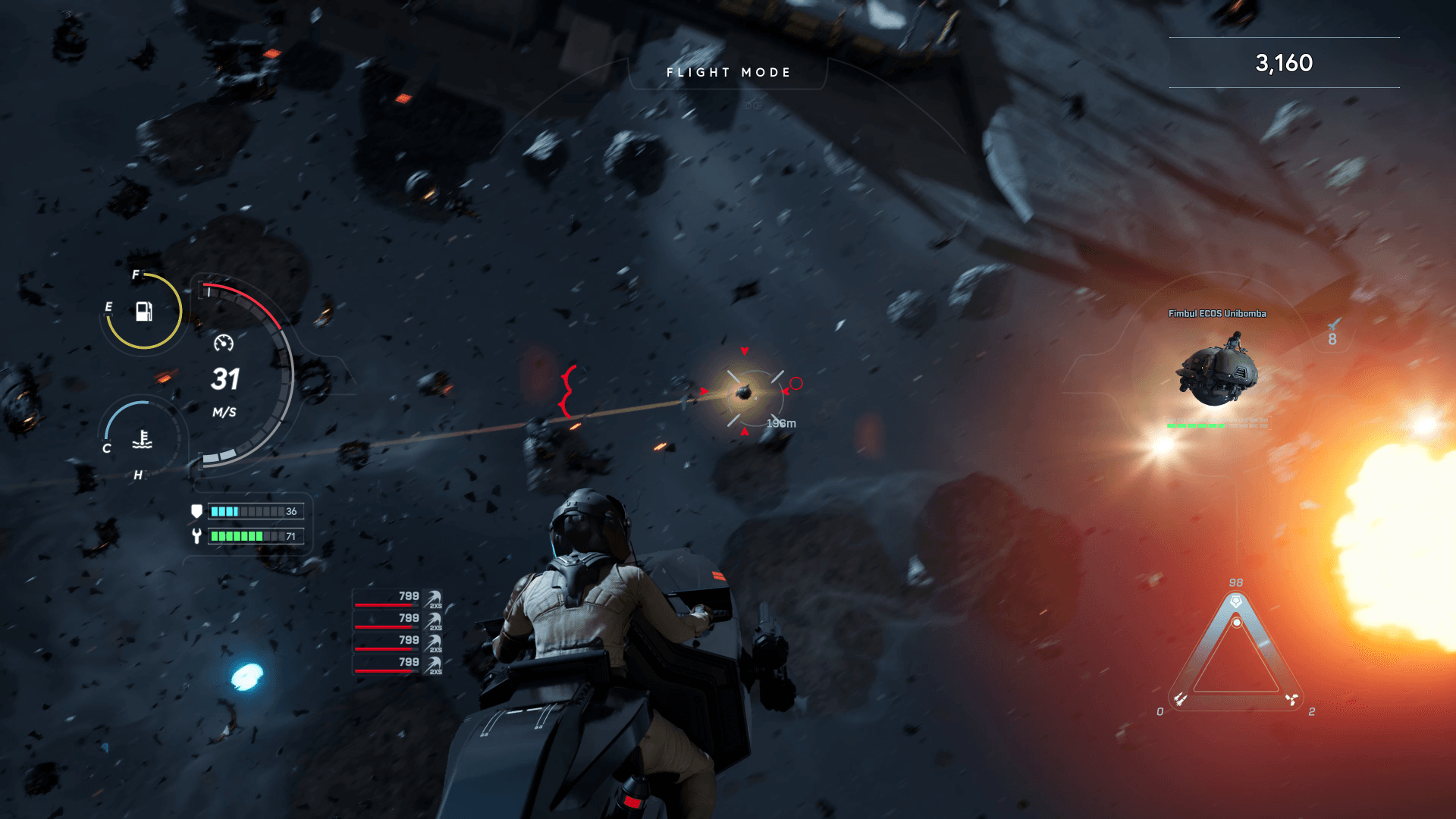Click the coolant temperature gauge icon
Image resolution: width=1456 pixels, height=819 pixels.
pos(142,440)
